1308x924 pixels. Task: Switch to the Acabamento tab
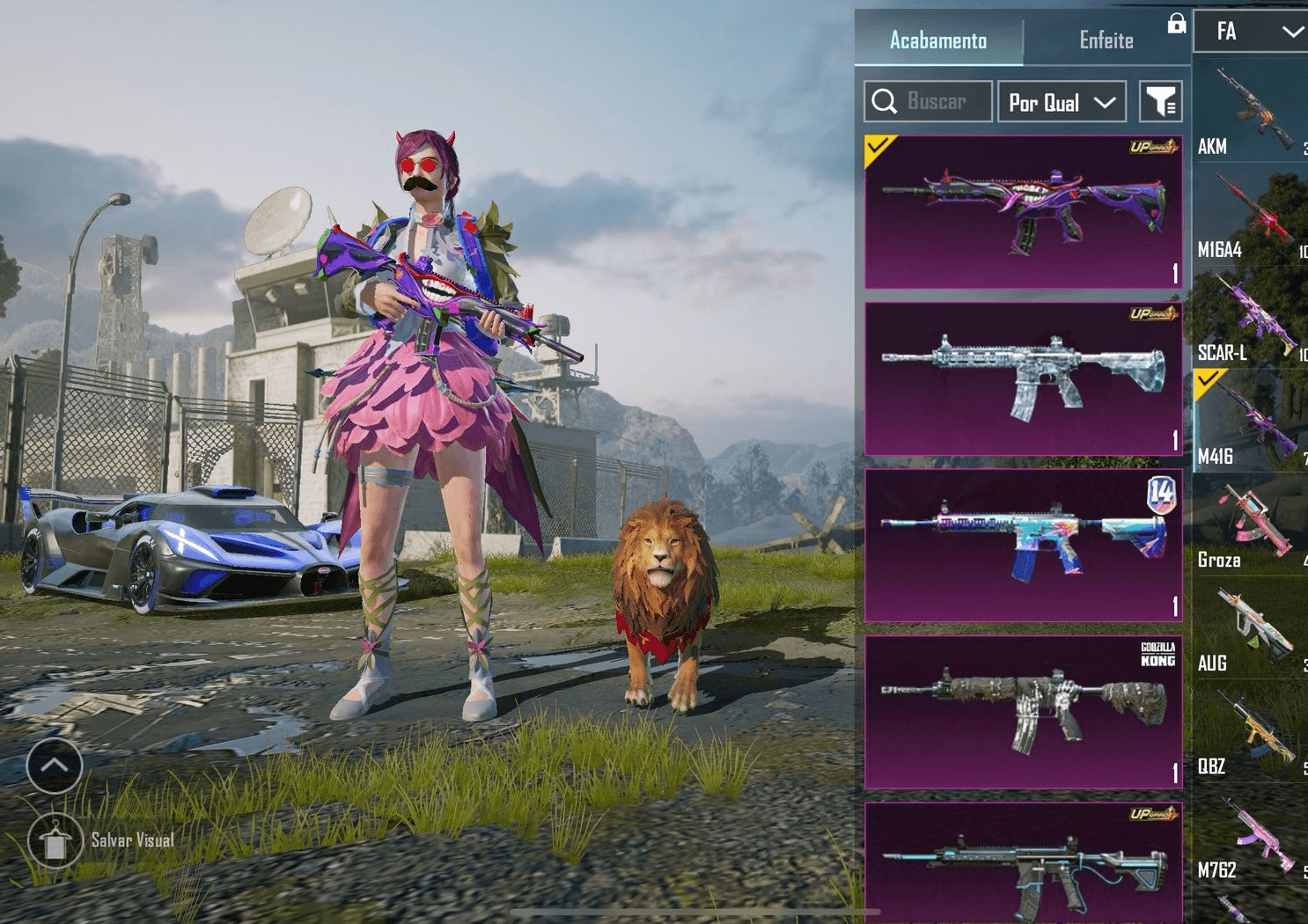938,40
